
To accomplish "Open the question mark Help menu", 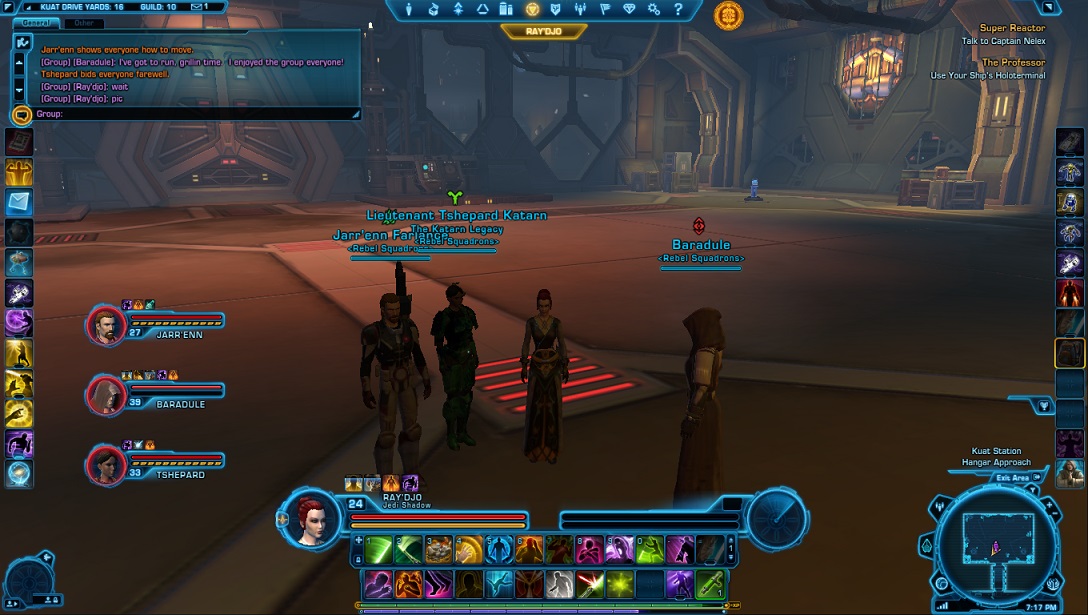I will coord(676,10).
